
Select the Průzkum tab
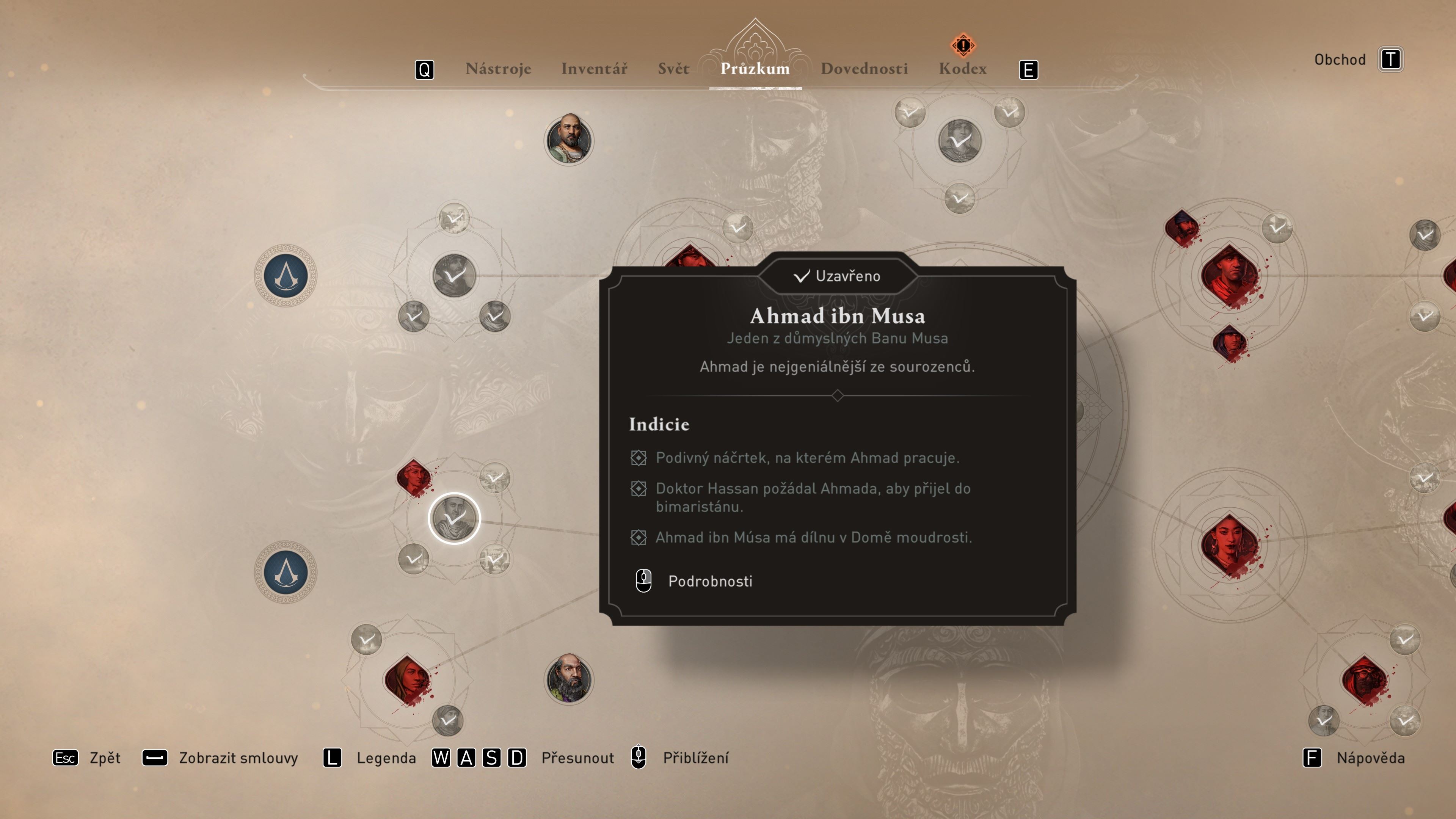[755, 69]
